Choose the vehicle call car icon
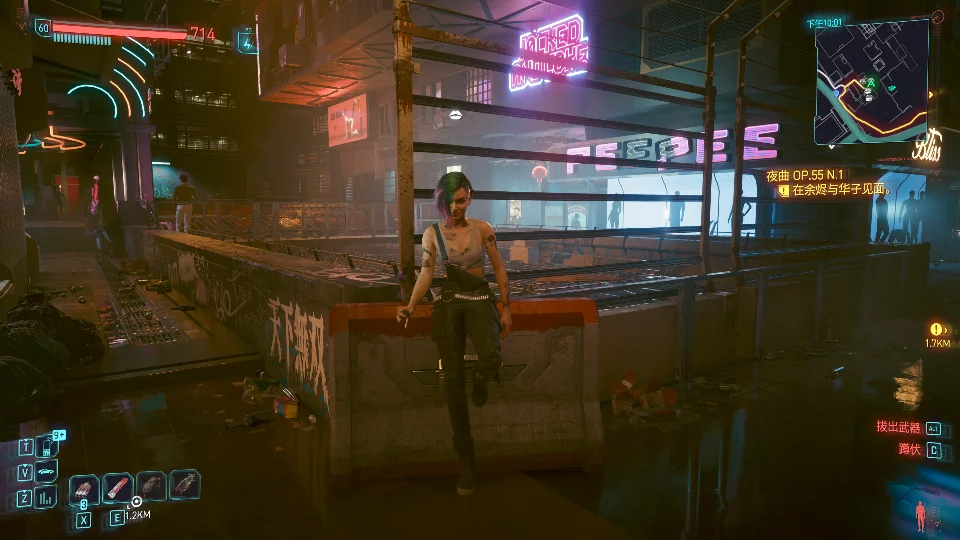Image resolution: width=960 pixels, height=540 pixels. (x=47, y=471)
